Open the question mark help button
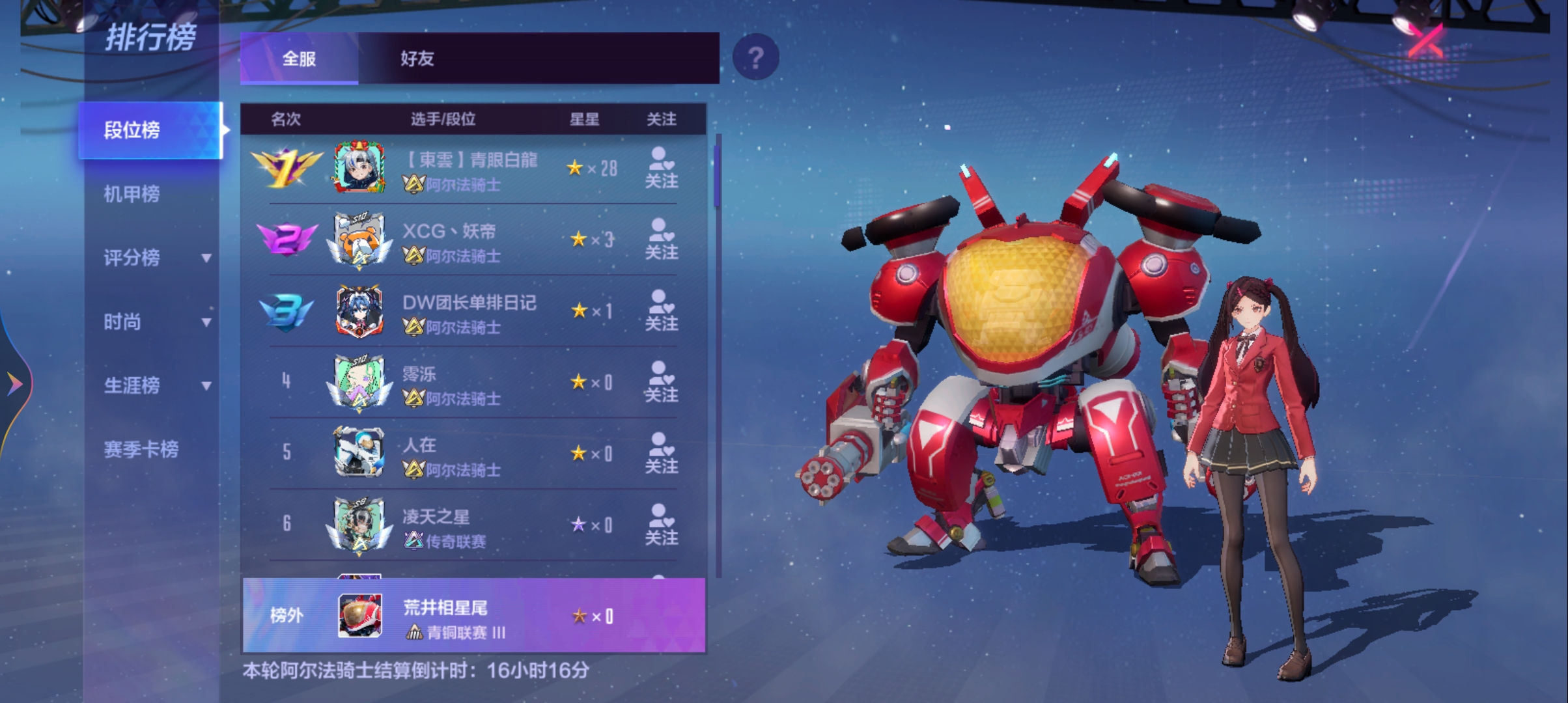1568x703 pixels. pyautogui.click(x=755, y=58)
